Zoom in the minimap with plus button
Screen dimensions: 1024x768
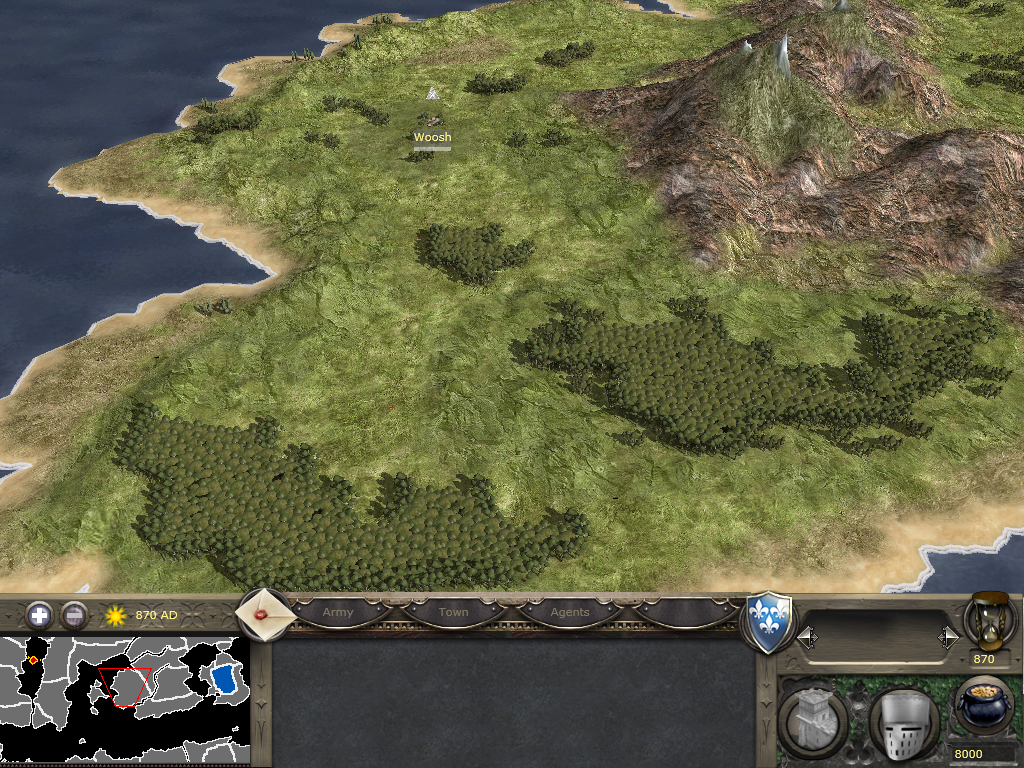click(39, 614)
